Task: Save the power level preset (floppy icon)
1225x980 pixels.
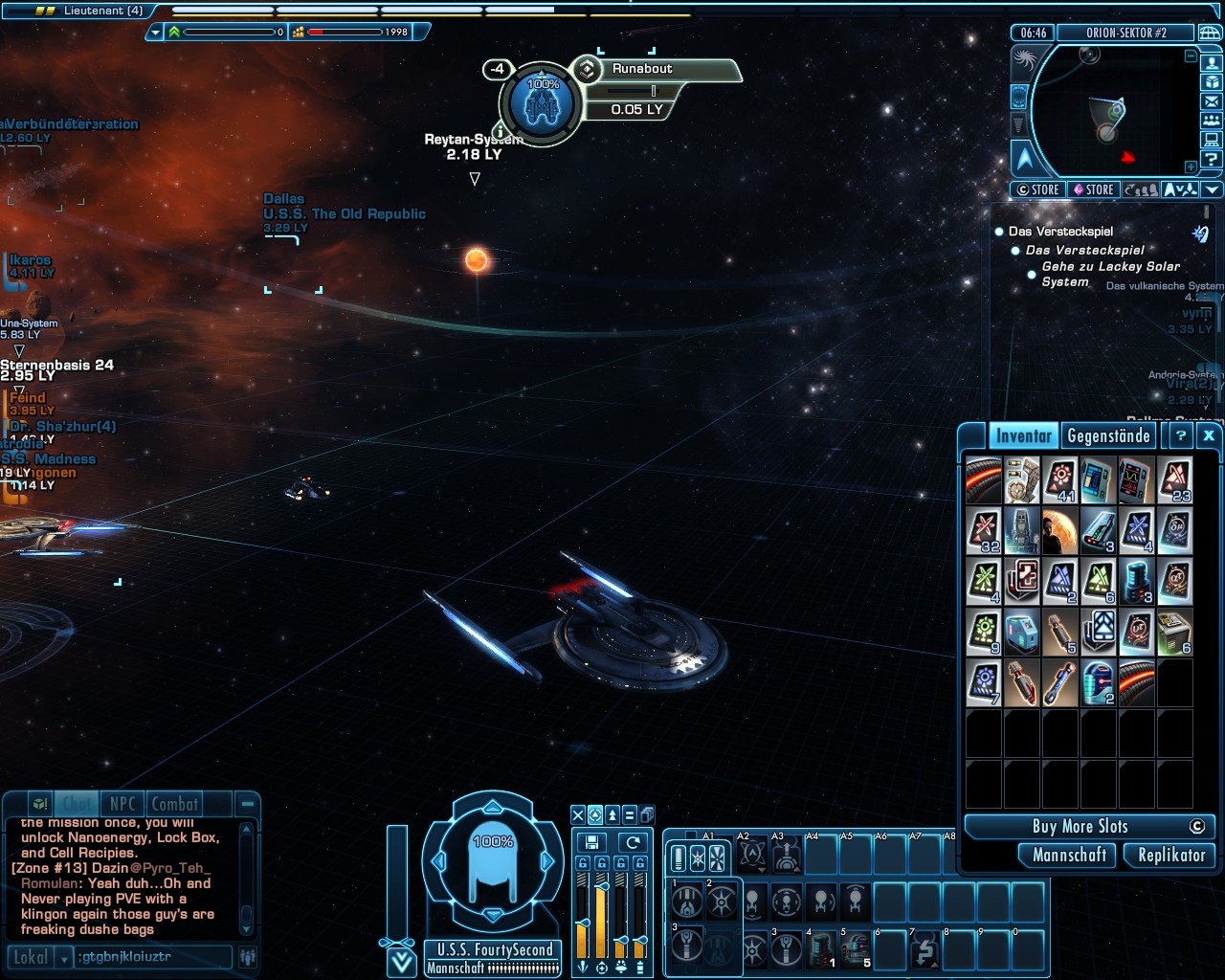Action: (x=591, y=842)
